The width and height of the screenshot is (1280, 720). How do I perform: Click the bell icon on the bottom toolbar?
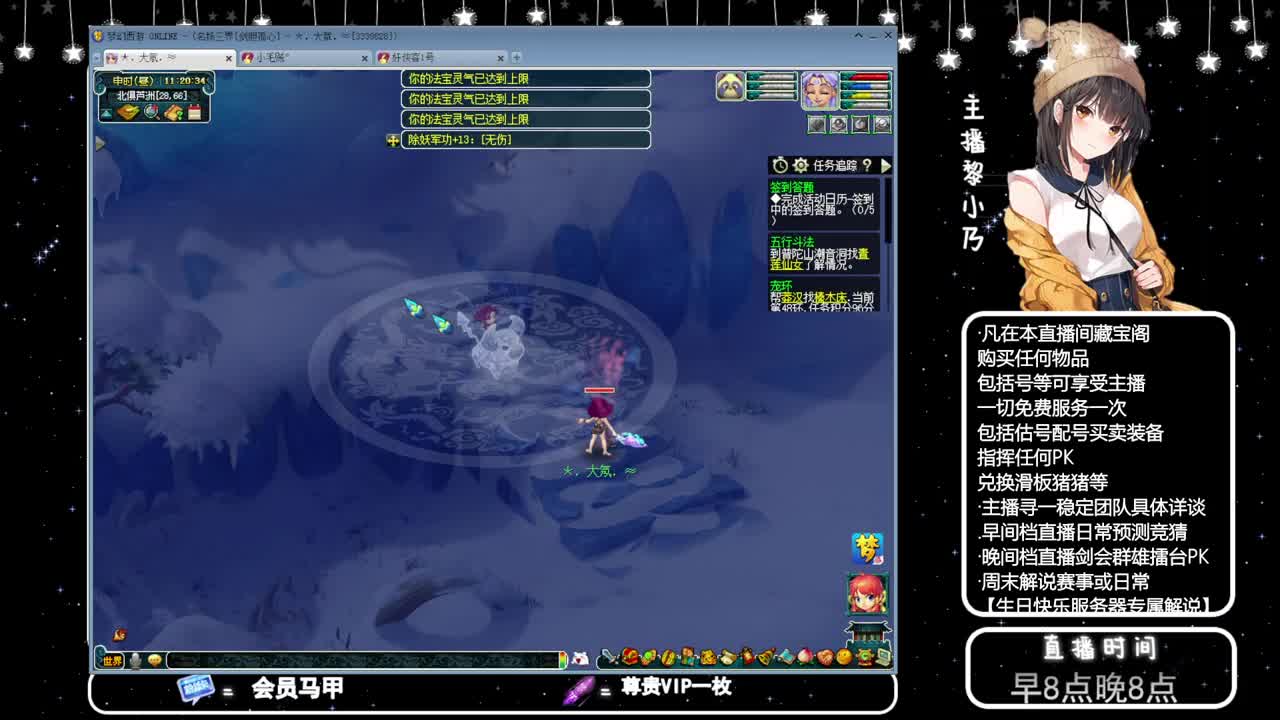(x=764, y=657)
